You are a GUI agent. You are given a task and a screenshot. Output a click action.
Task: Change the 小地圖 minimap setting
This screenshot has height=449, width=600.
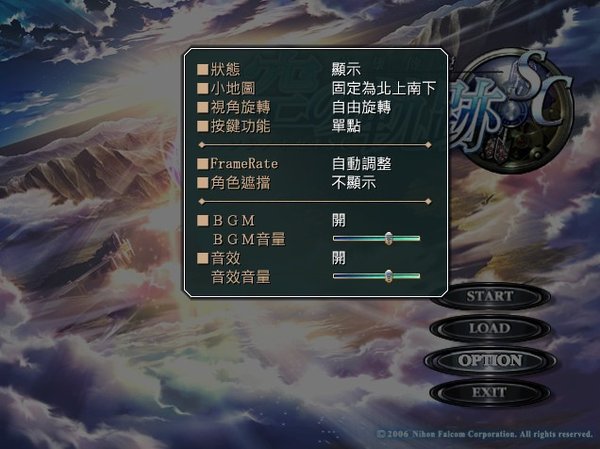coord(233,89)
